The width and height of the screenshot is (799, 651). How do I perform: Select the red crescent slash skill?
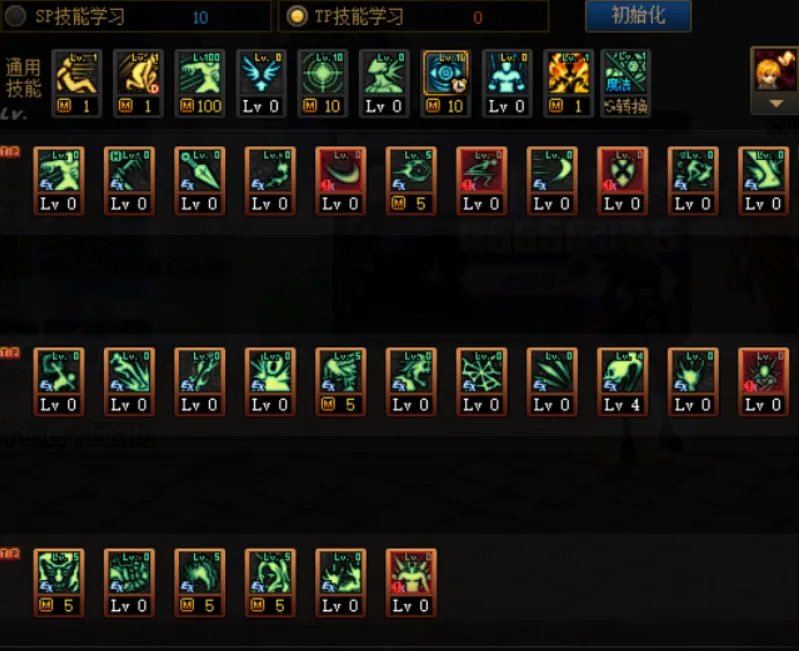(341, 172)
